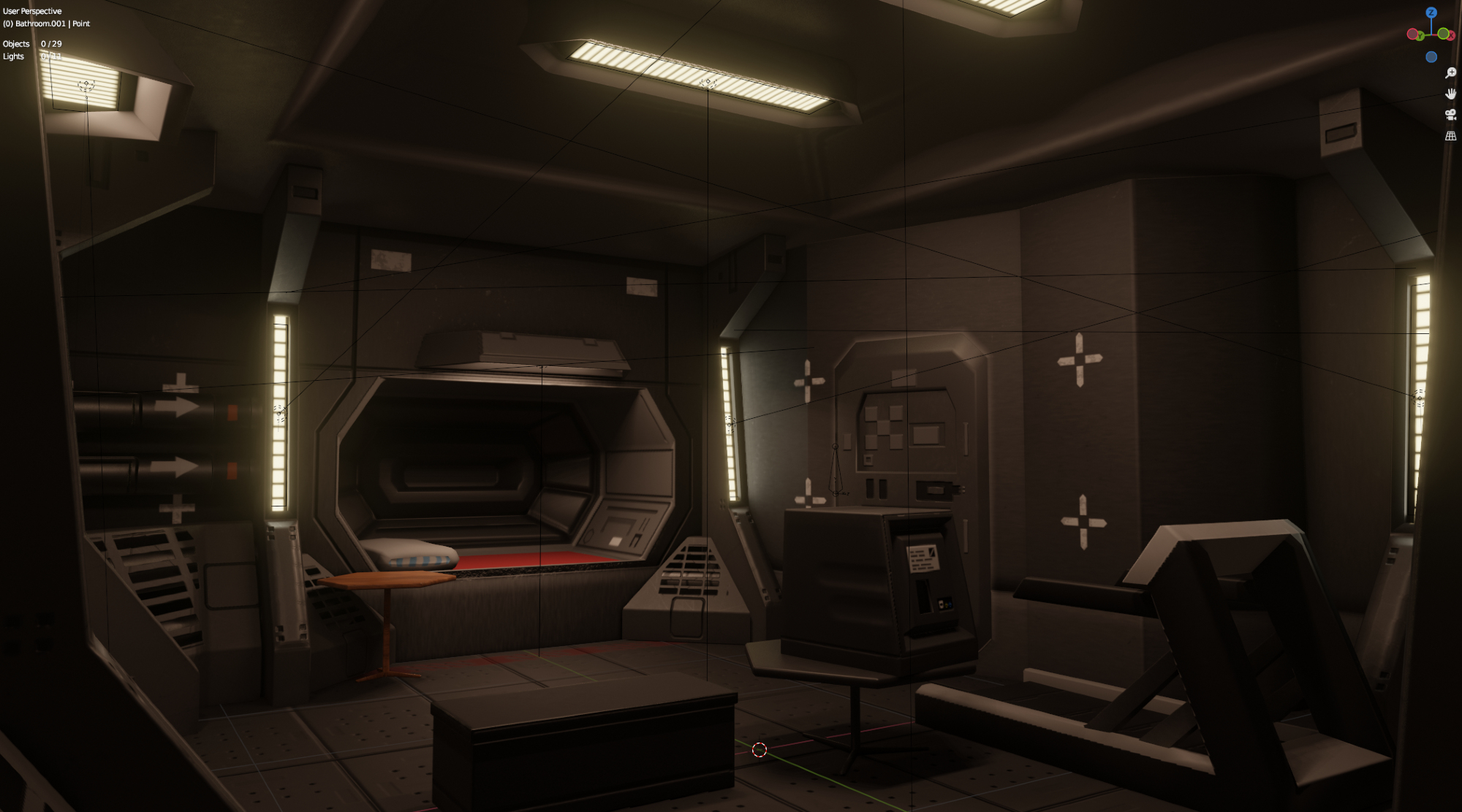This screenshot has width=1462, height=812.
Task: Click the hand pan view icon
Action: [x=1451, y=94]
